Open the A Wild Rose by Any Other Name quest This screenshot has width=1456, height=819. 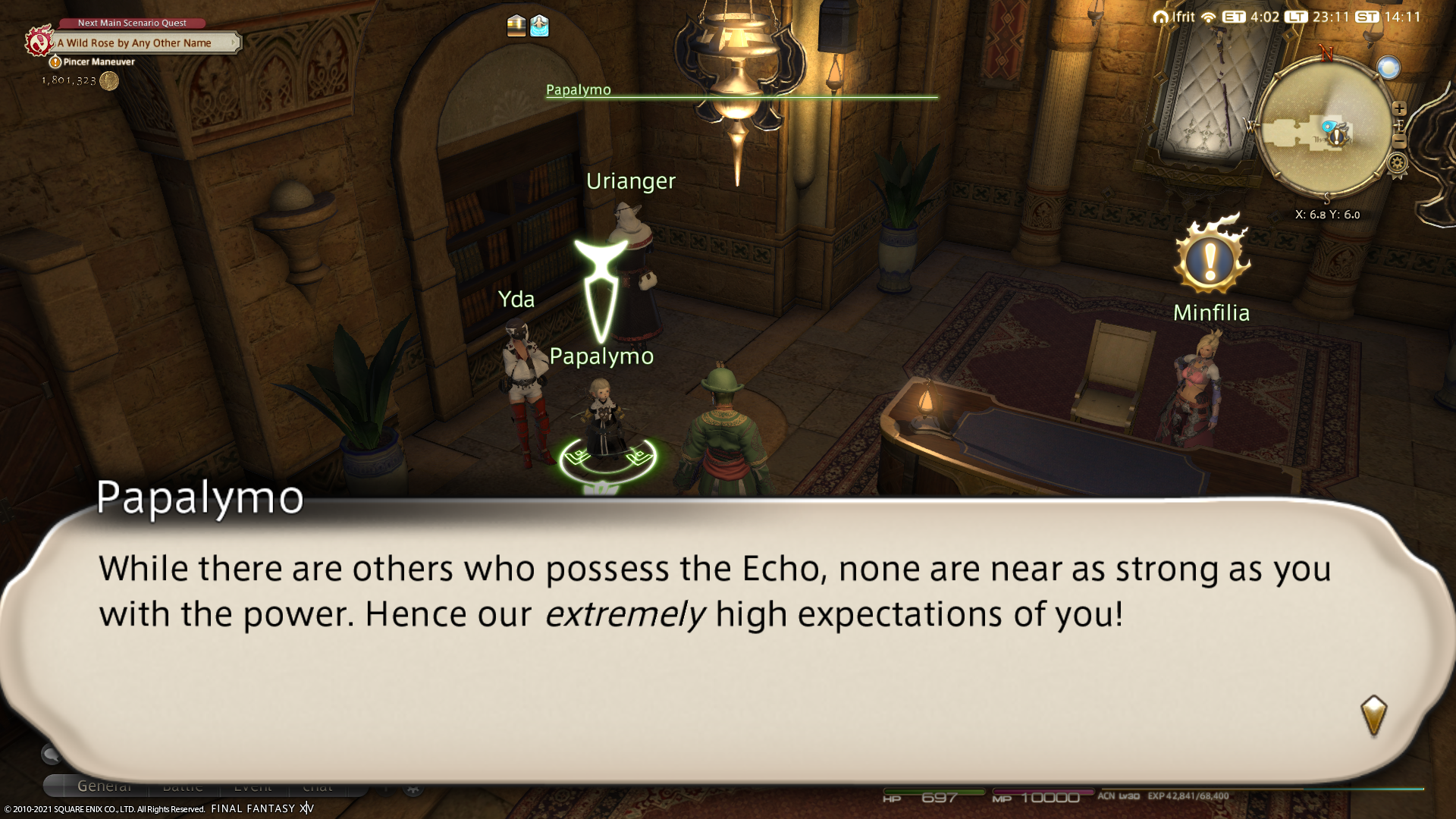pos(134,43)
